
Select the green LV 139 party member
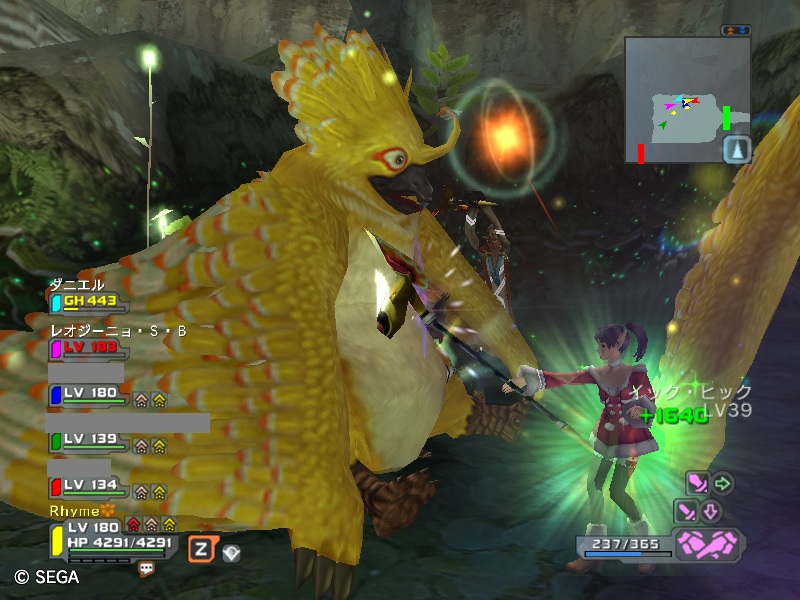tap(90, 440)
